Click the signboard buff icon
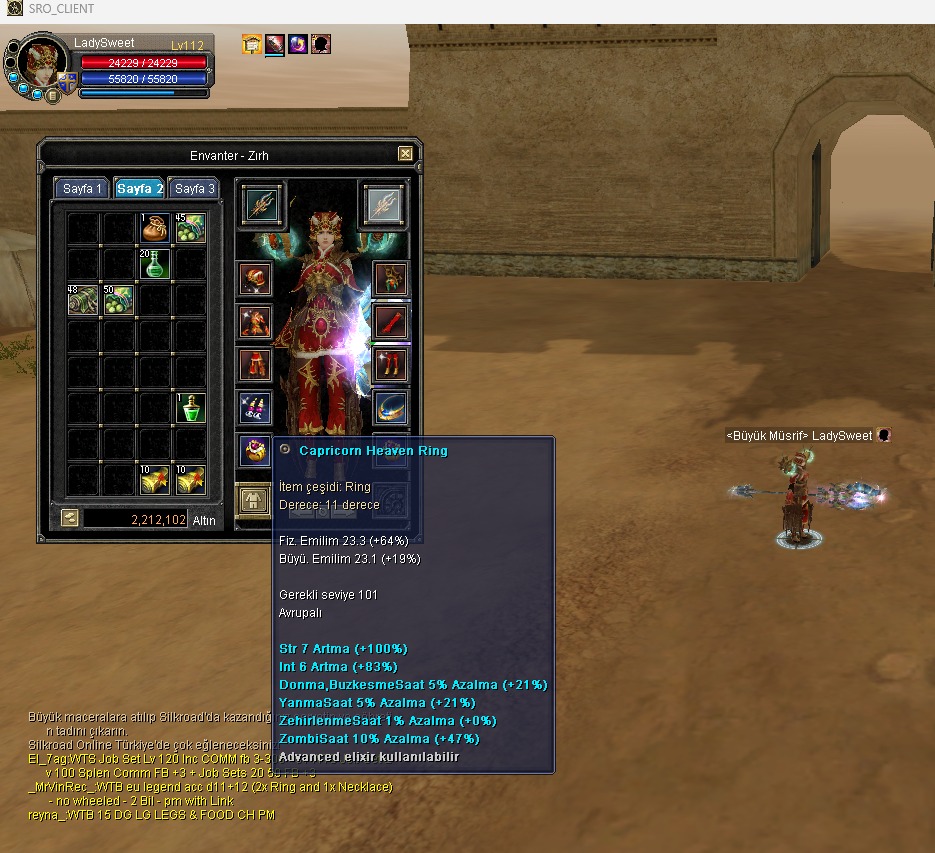Image resolution: width=935 pixels, height=853 pixels. point(252,44)
